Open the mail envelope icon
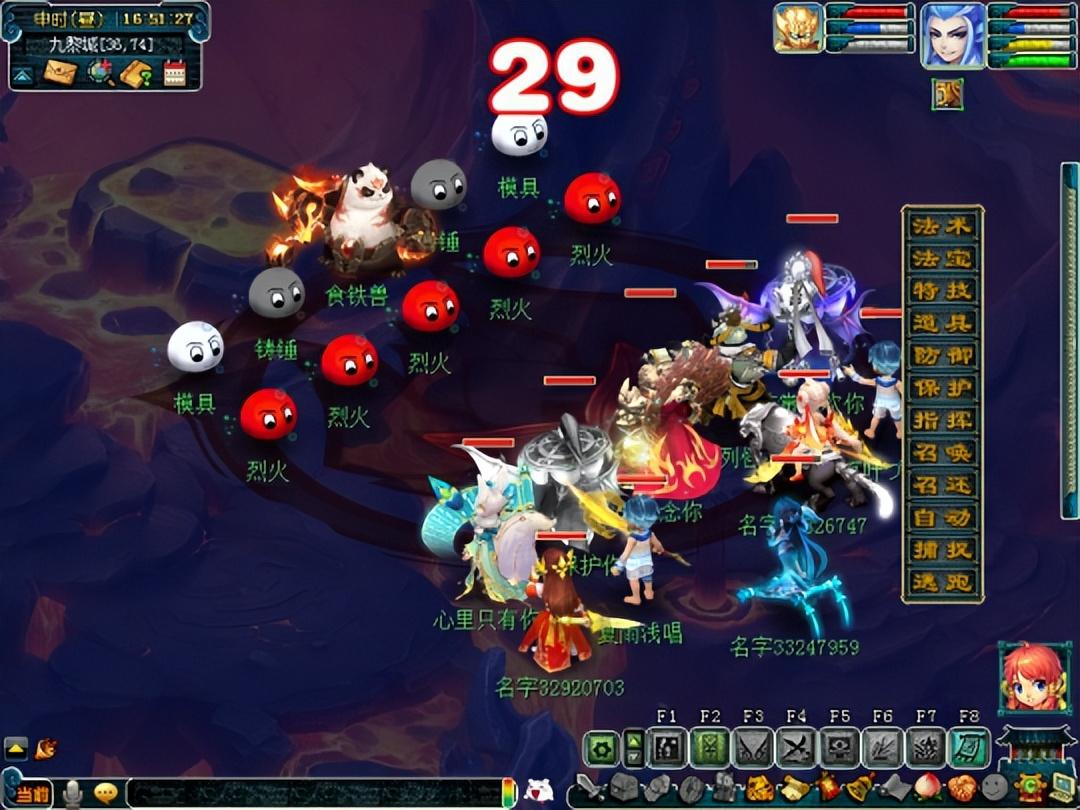 60,73
